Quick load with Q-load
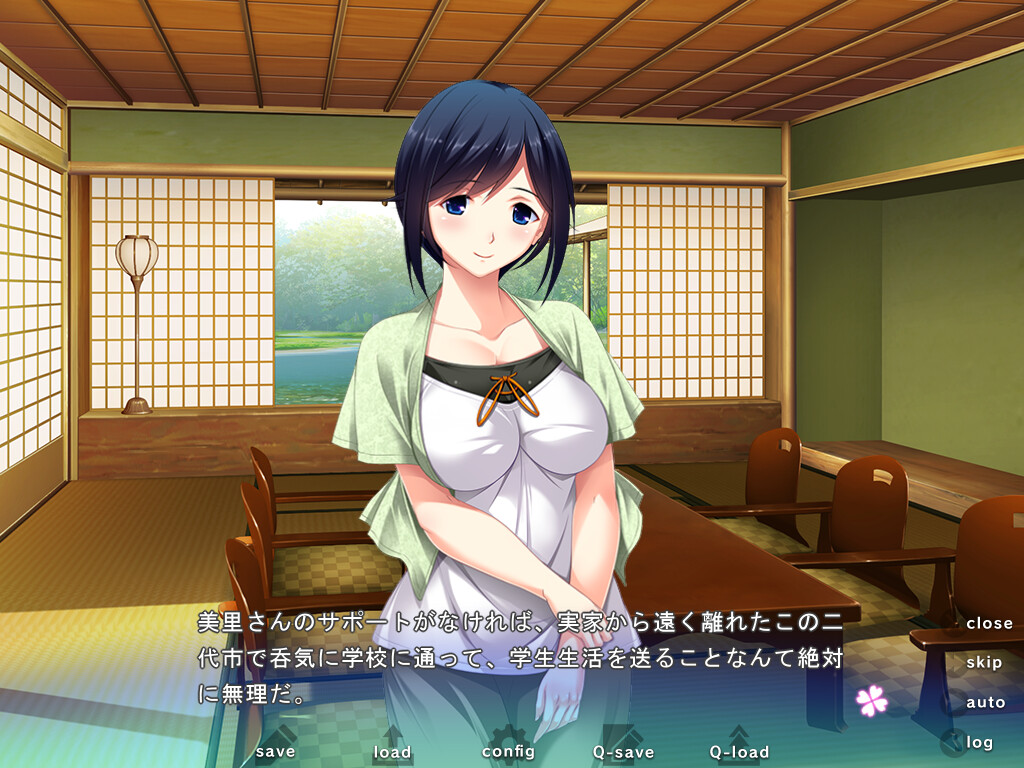 point(739,751)
